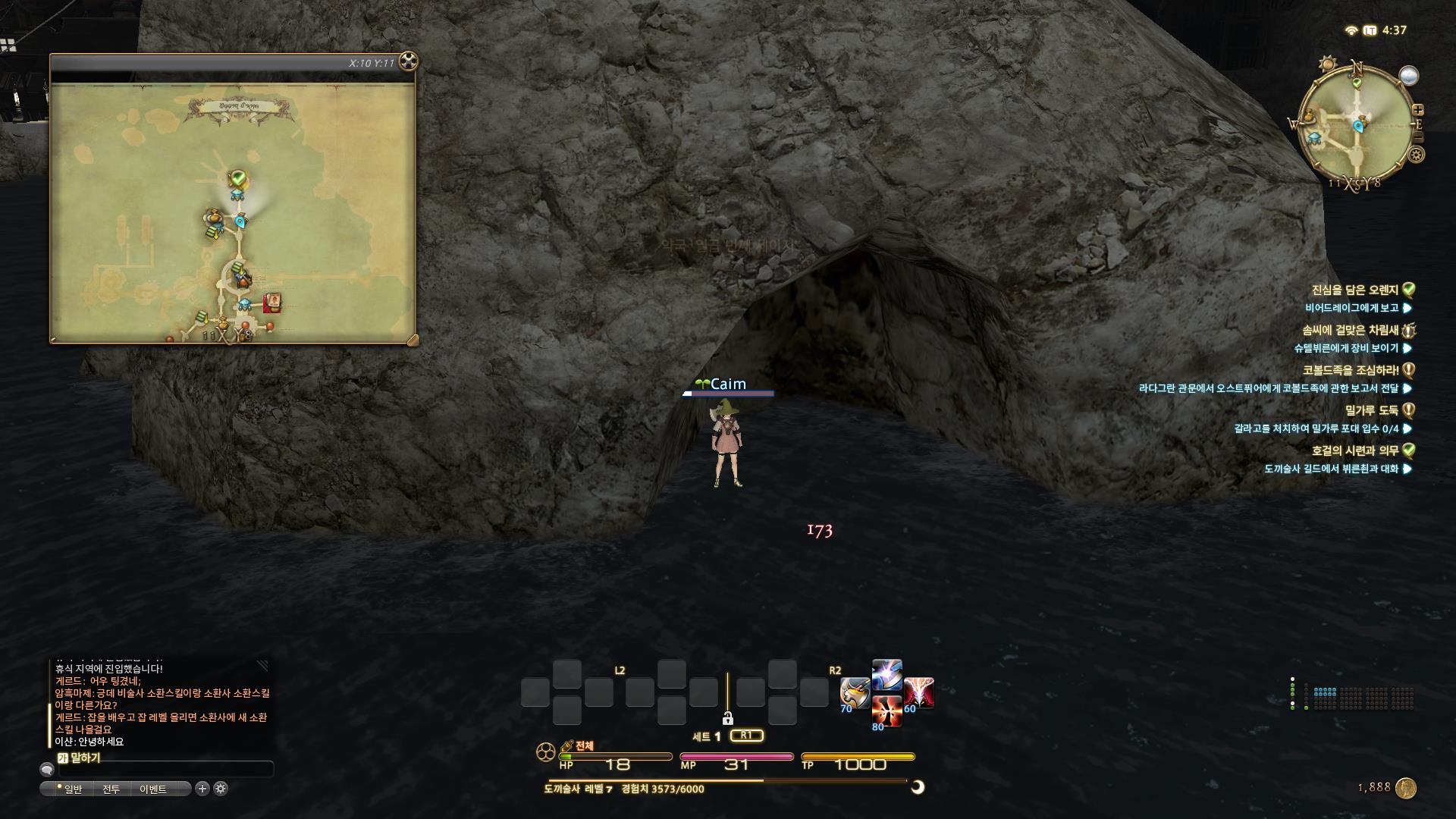Zoom out the minimap with minus button
Viewport: 1456px width, 819px height.
pos(1418,137)
